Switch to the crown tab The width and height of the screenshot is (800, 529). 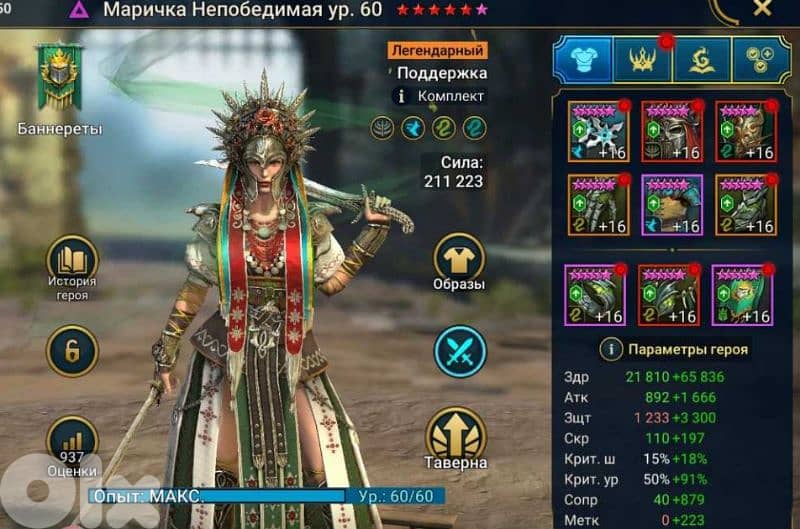click(643, 60)
